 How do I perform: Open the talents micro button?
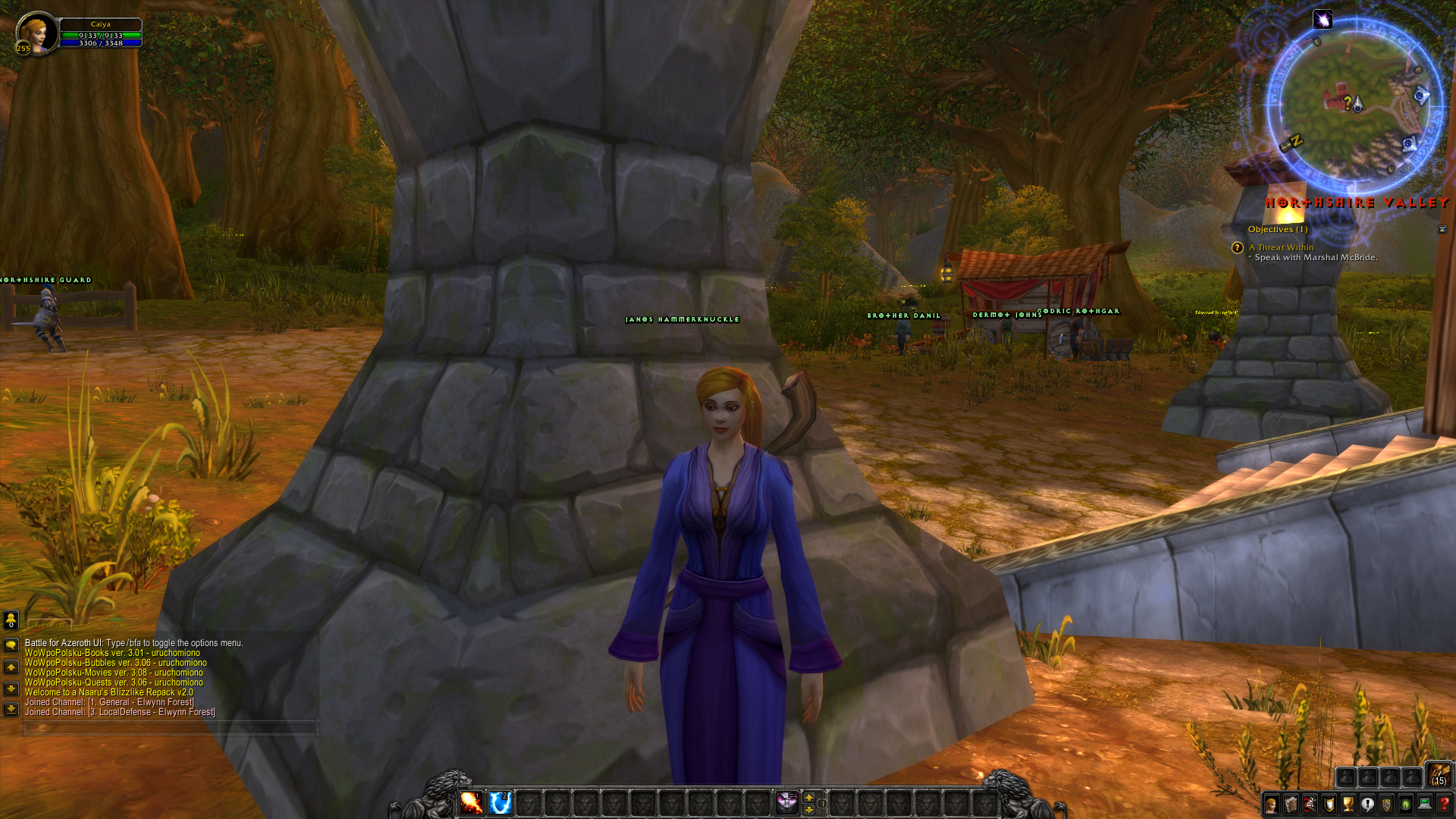coord(1310,805)
